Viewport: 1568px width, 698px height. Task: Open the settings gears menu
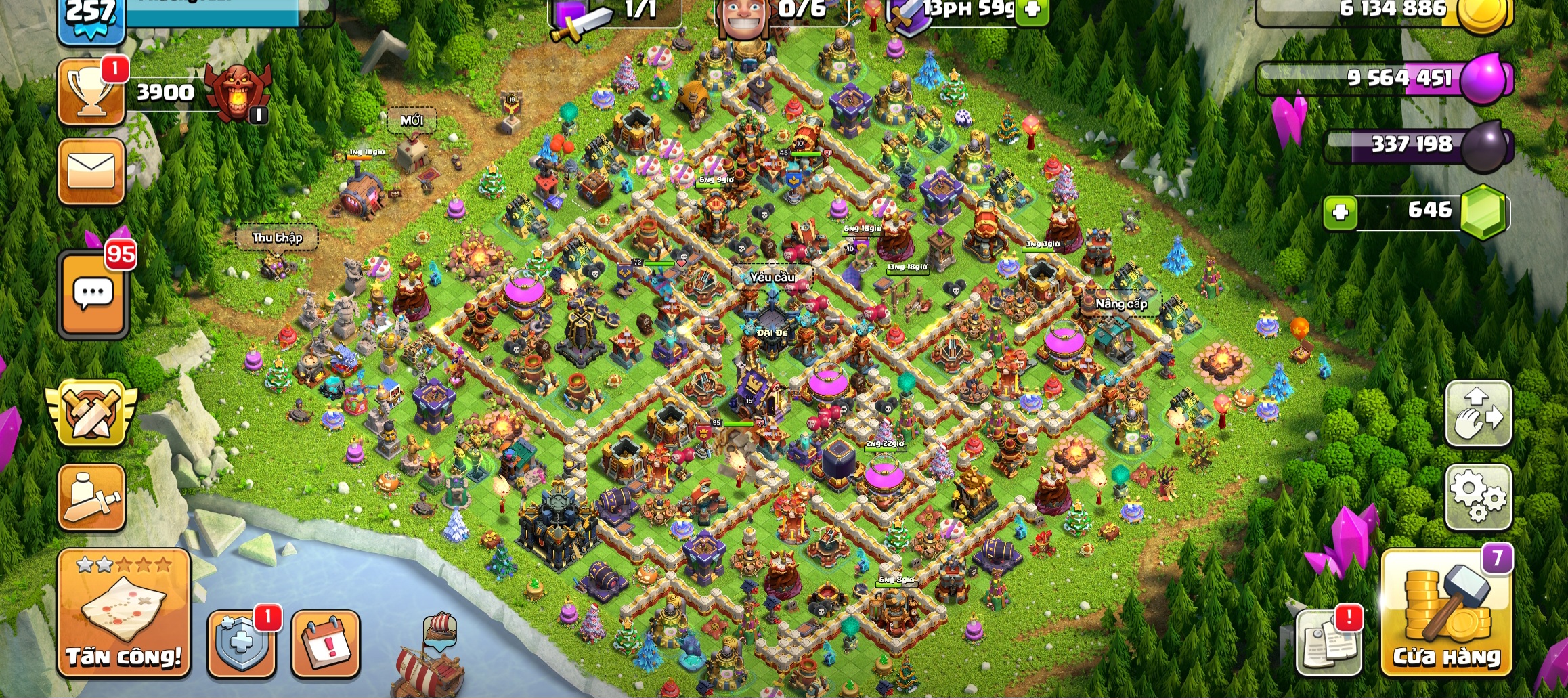click(1478, 497)
